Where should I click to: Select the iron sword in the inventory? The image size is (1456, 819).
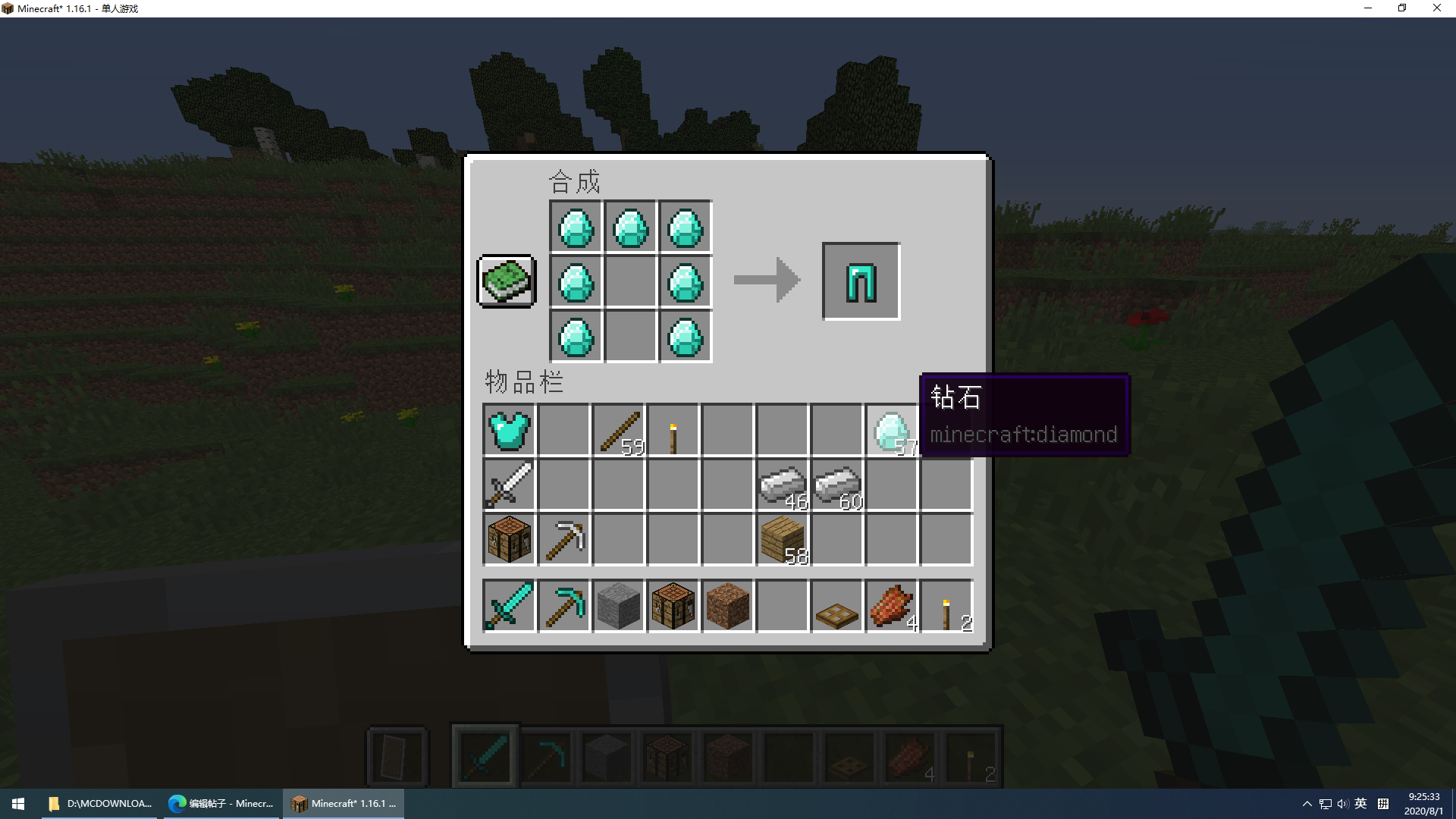509,485
